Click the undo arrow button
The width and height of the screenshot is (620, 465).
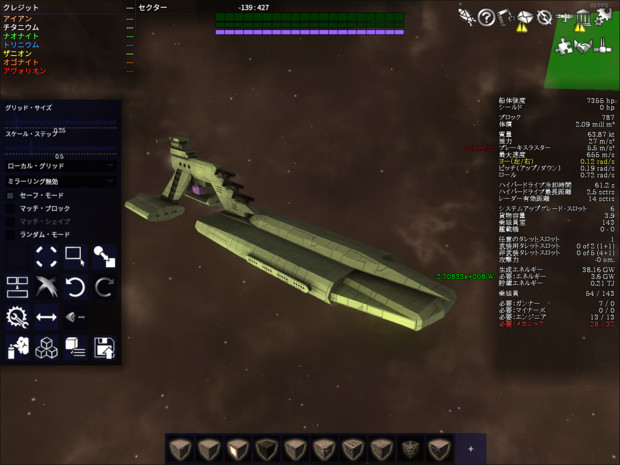pyautogui.click(x=75, y=288)
